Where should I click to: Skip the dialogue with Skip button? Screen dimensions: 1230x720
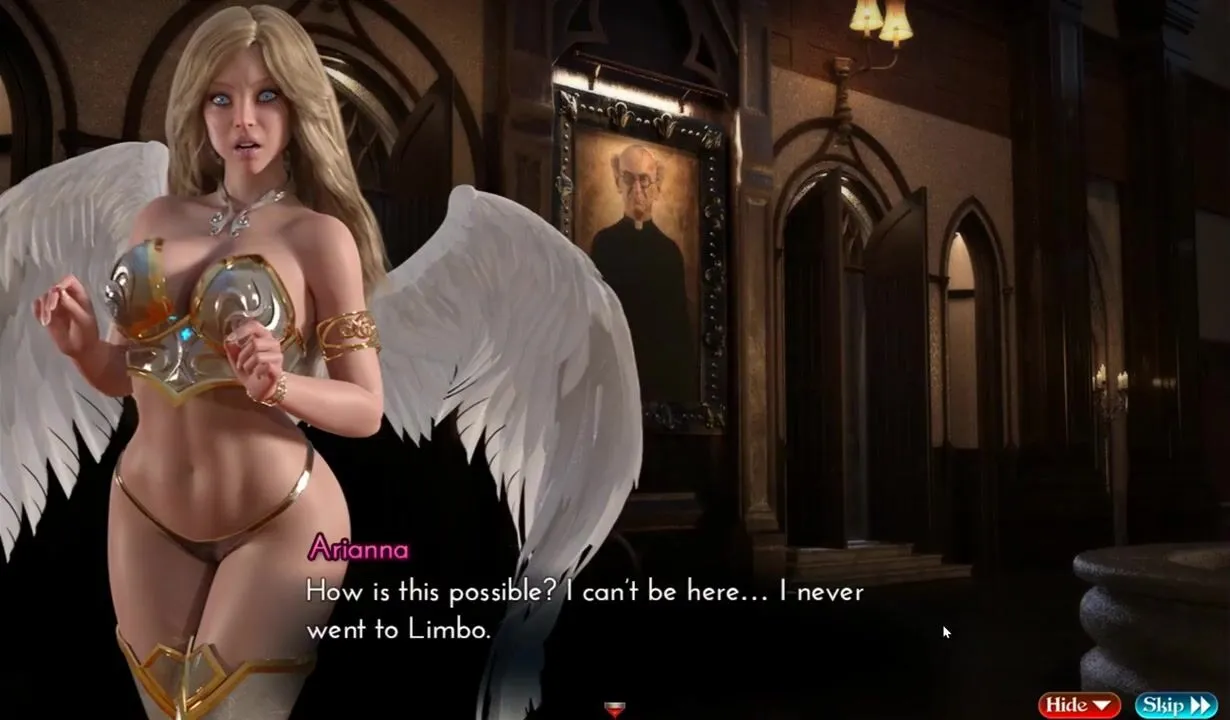pyautogui.click(x=1175, y=705)
